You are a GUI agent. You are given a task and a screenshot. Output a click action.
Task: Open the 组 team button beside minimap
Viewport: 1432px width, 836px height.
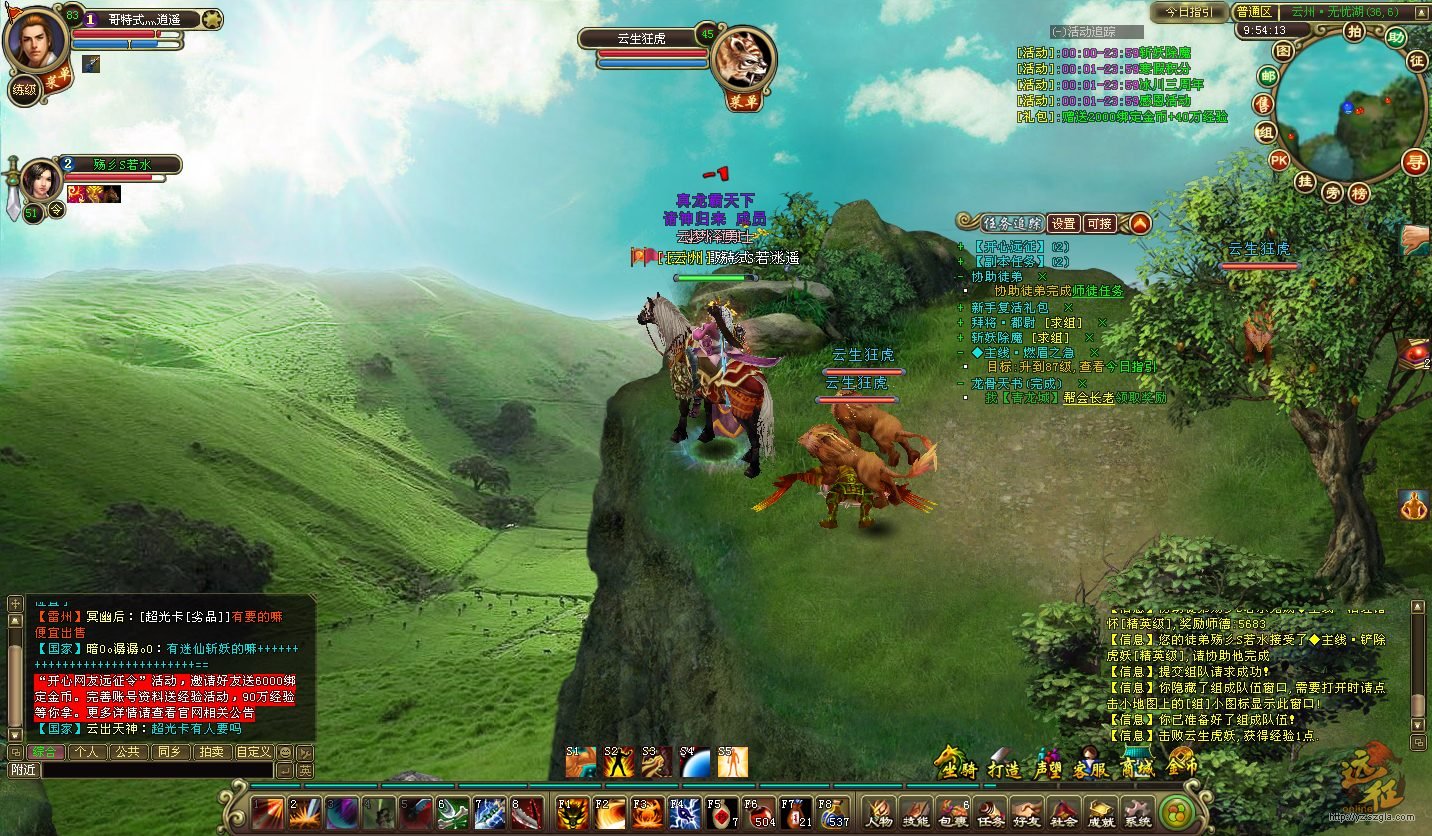point(1266,132)
